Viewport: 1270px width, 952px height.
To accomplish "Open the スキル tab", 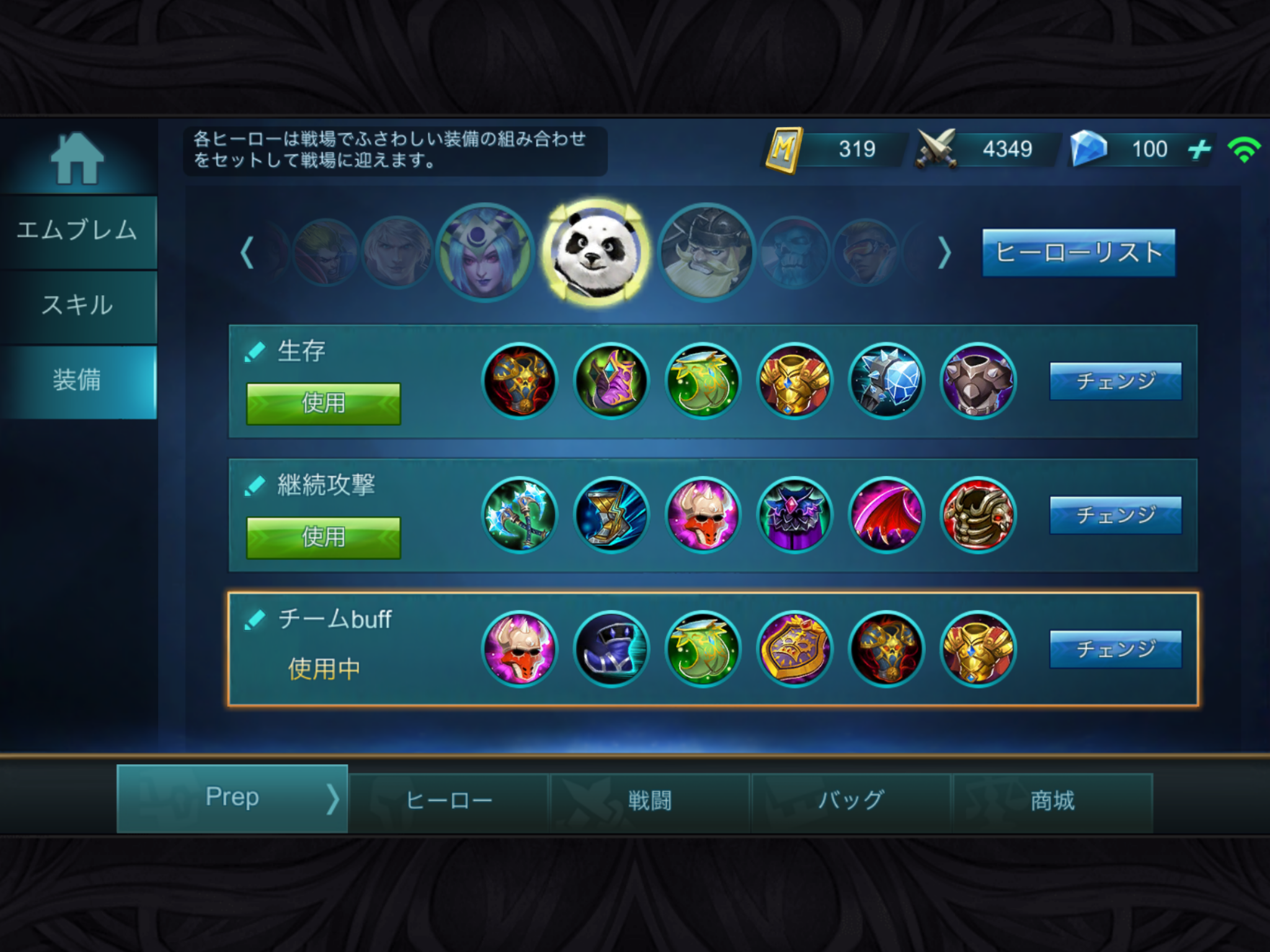I will [78, 306].
